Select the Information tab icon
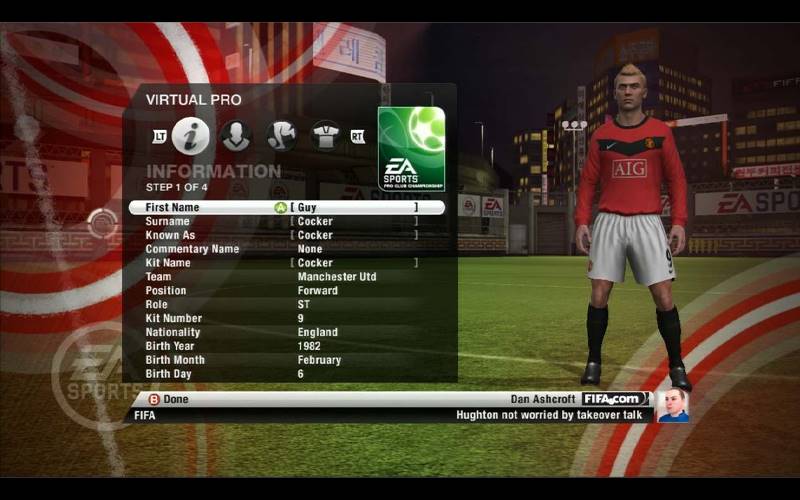 pyautogui.click(x=190, y=136)
